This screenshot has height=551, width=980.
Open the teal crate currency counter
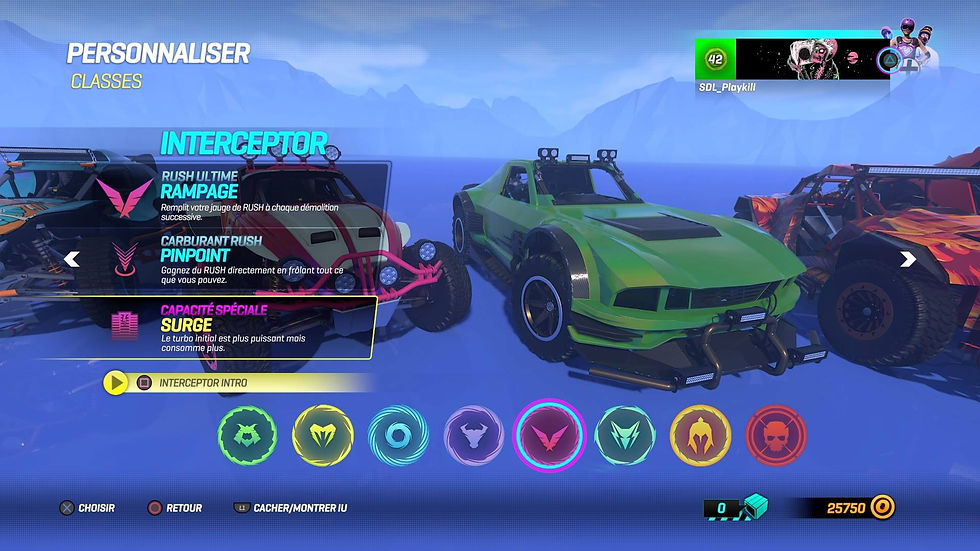(738, 508)
